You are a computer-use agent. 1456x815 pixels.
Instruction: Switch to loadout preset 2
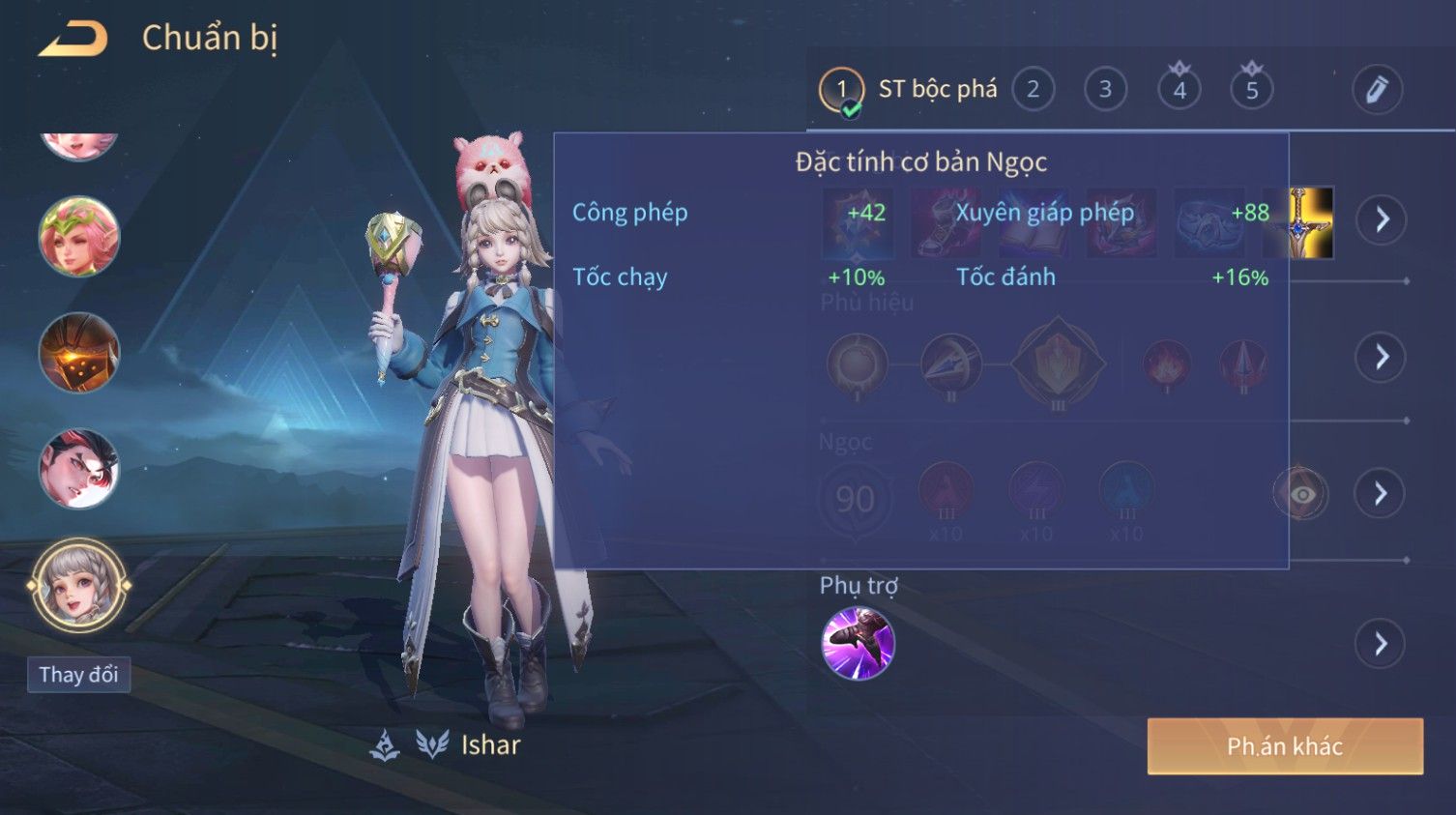(1033, 90)
